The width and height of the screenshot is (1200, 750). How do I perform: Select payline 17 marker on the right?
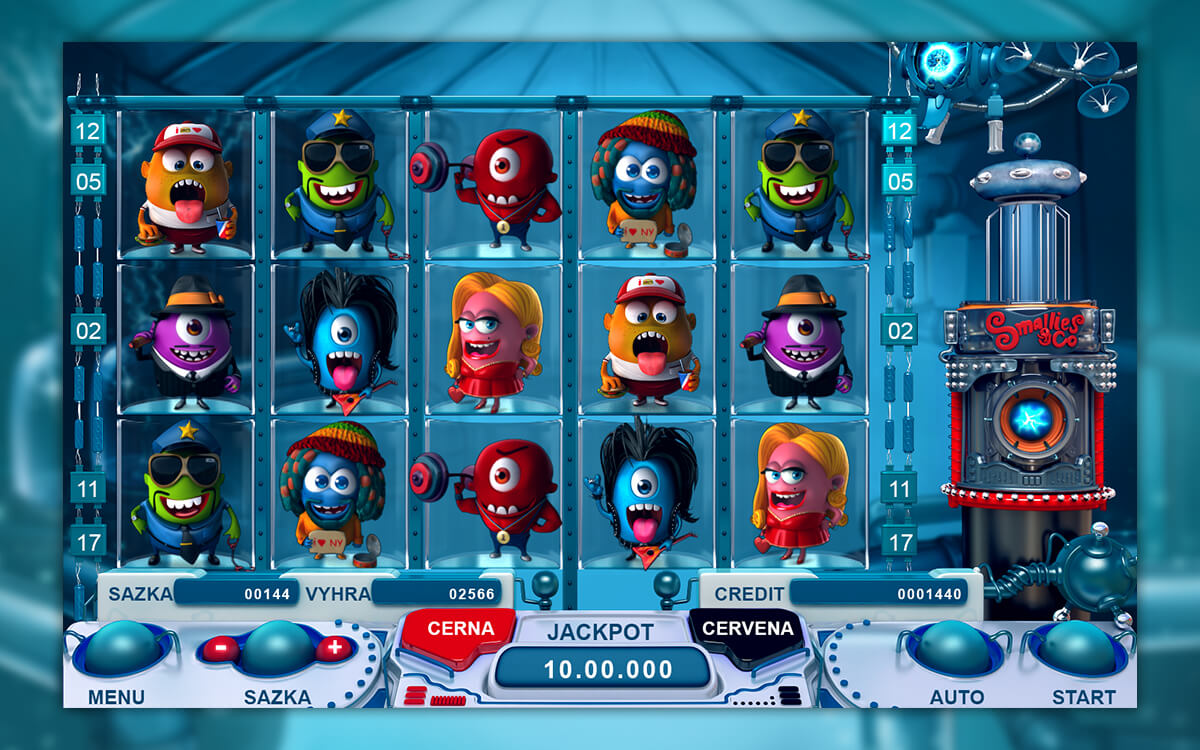pyautogui.click(x=900, y=541)
